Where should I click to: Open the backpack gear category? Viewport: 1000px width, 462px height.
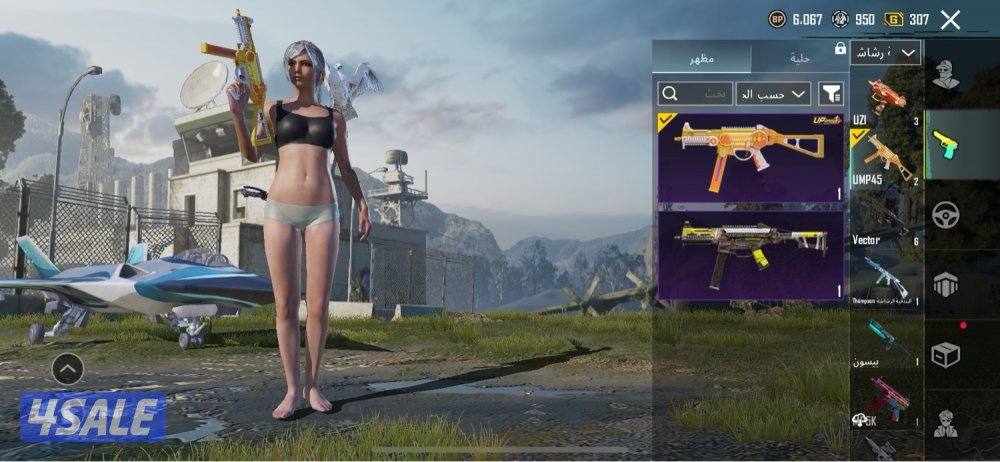(946, 284)
